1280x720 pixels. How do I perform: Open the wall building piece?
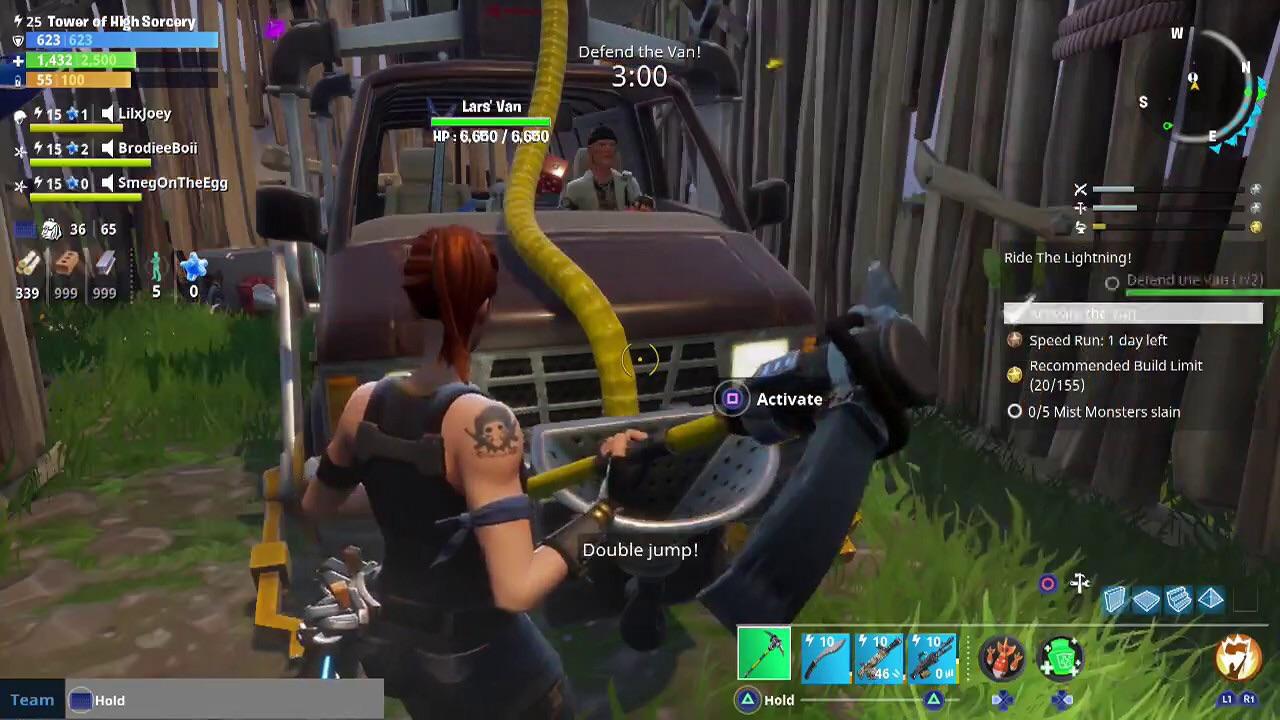(x=1114, y=598)
